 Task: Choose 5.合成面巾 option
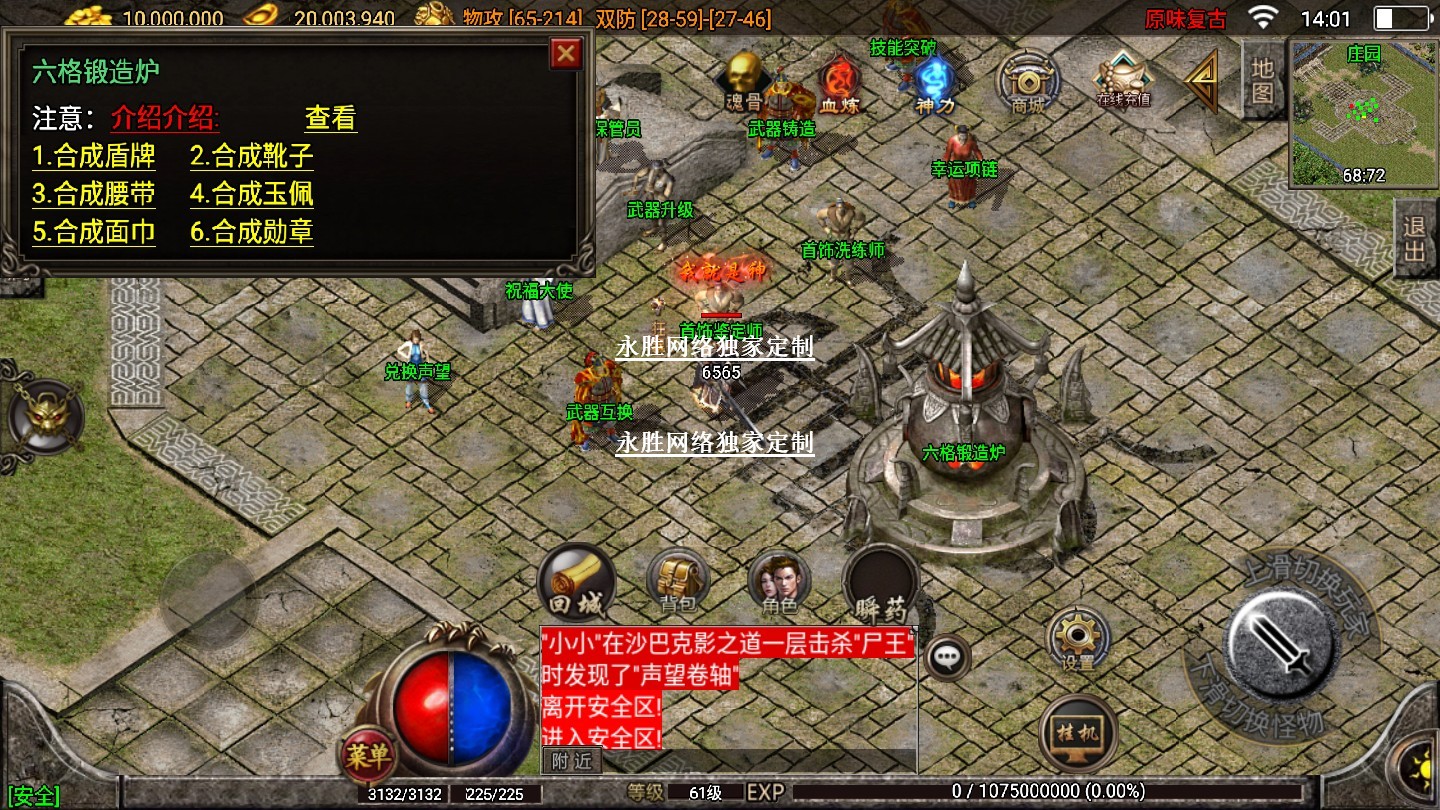point(94,232)
